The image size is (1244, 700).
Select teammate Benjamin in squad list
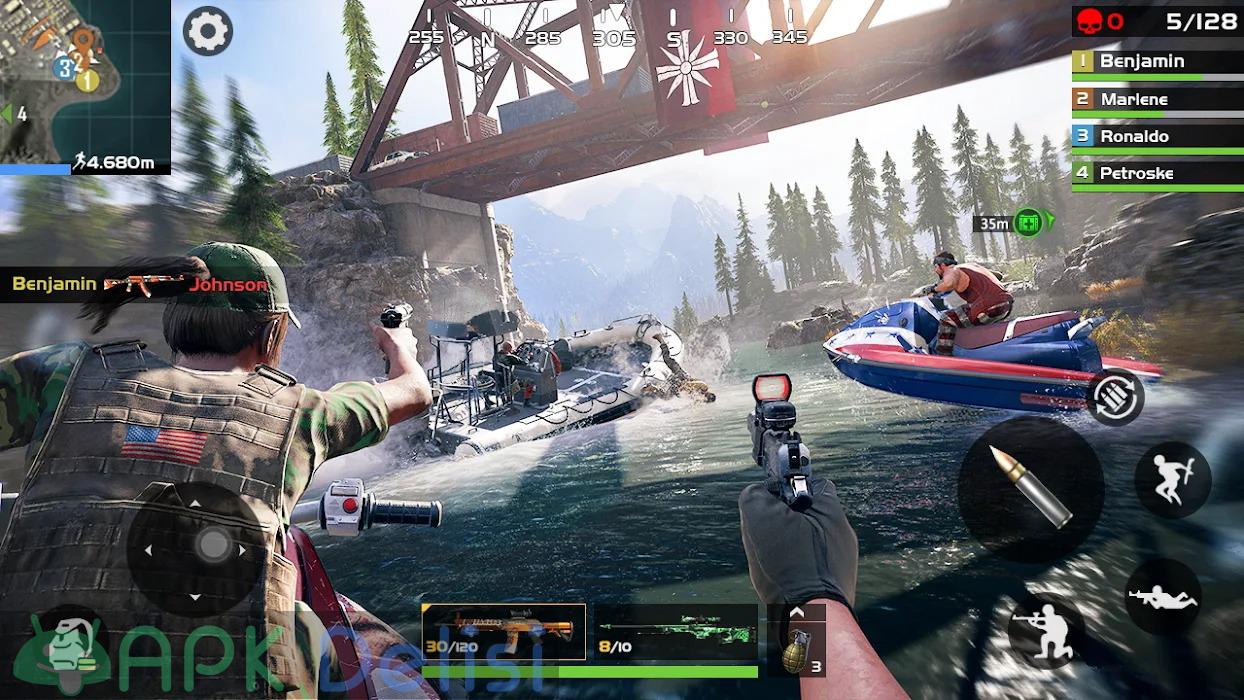tap(1157, 62)
